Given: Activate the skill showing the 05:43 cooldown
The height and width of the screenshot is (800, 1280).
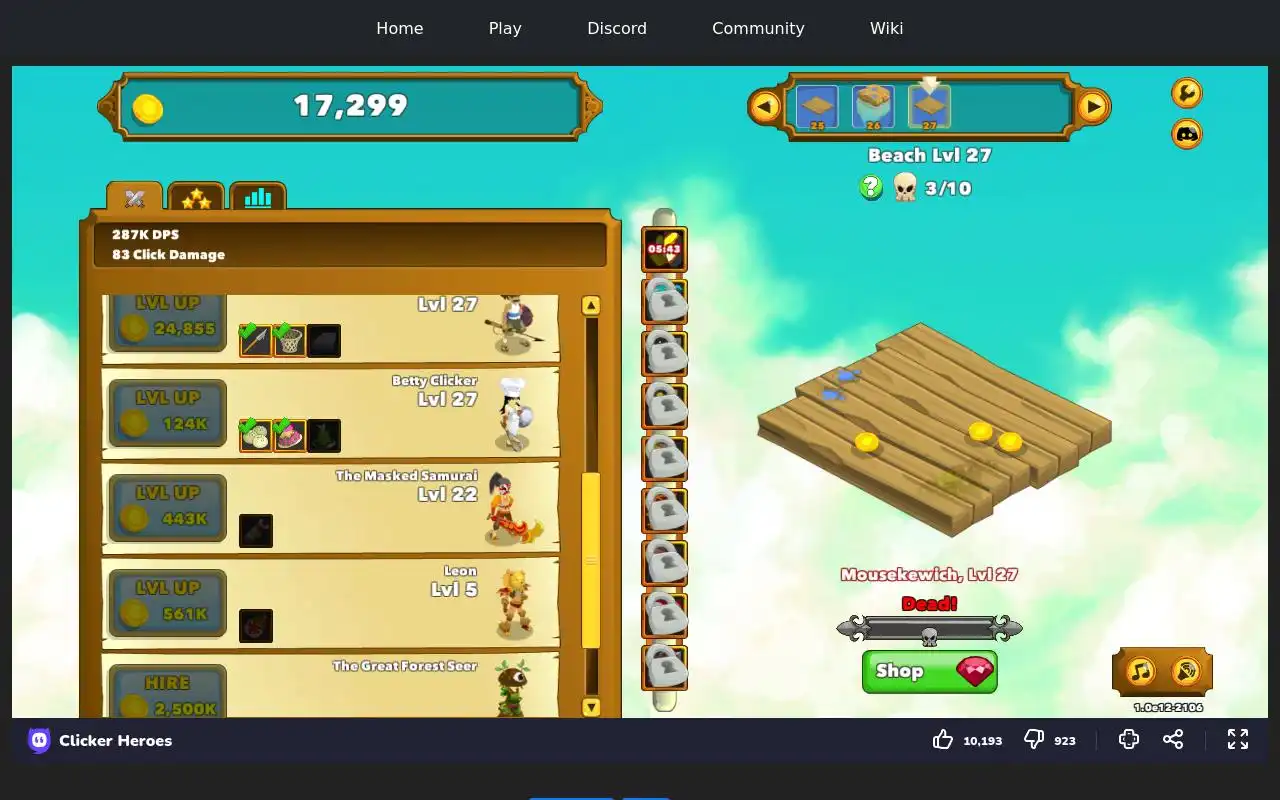Looking at the screenshot, I should 664,250.
